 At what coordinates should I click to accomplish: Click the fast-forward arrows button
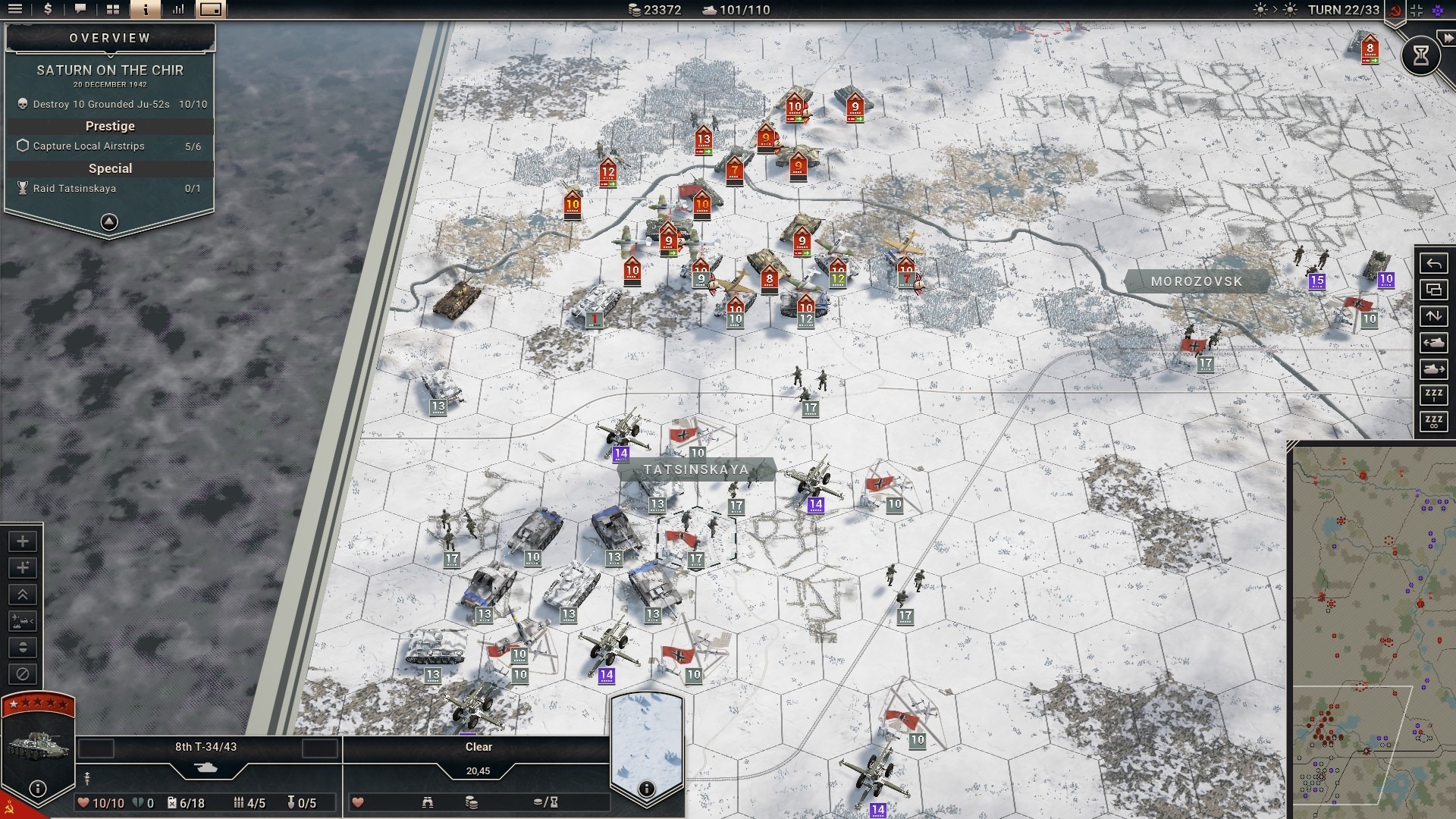coord(1448,38)
